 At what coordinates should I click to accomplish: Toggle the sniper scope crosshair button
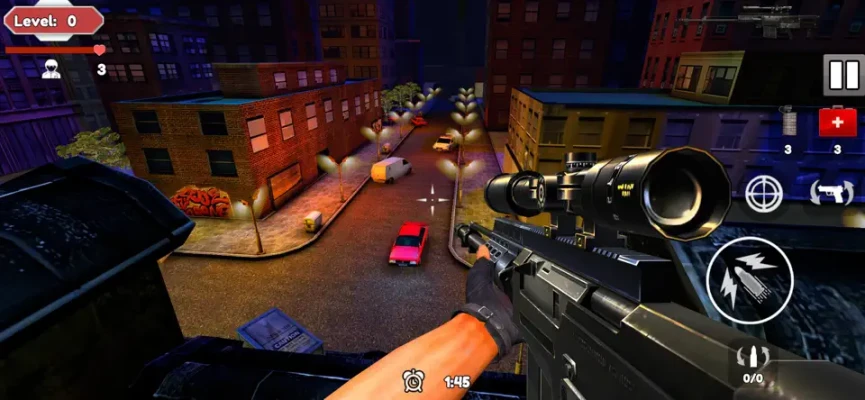765,192
